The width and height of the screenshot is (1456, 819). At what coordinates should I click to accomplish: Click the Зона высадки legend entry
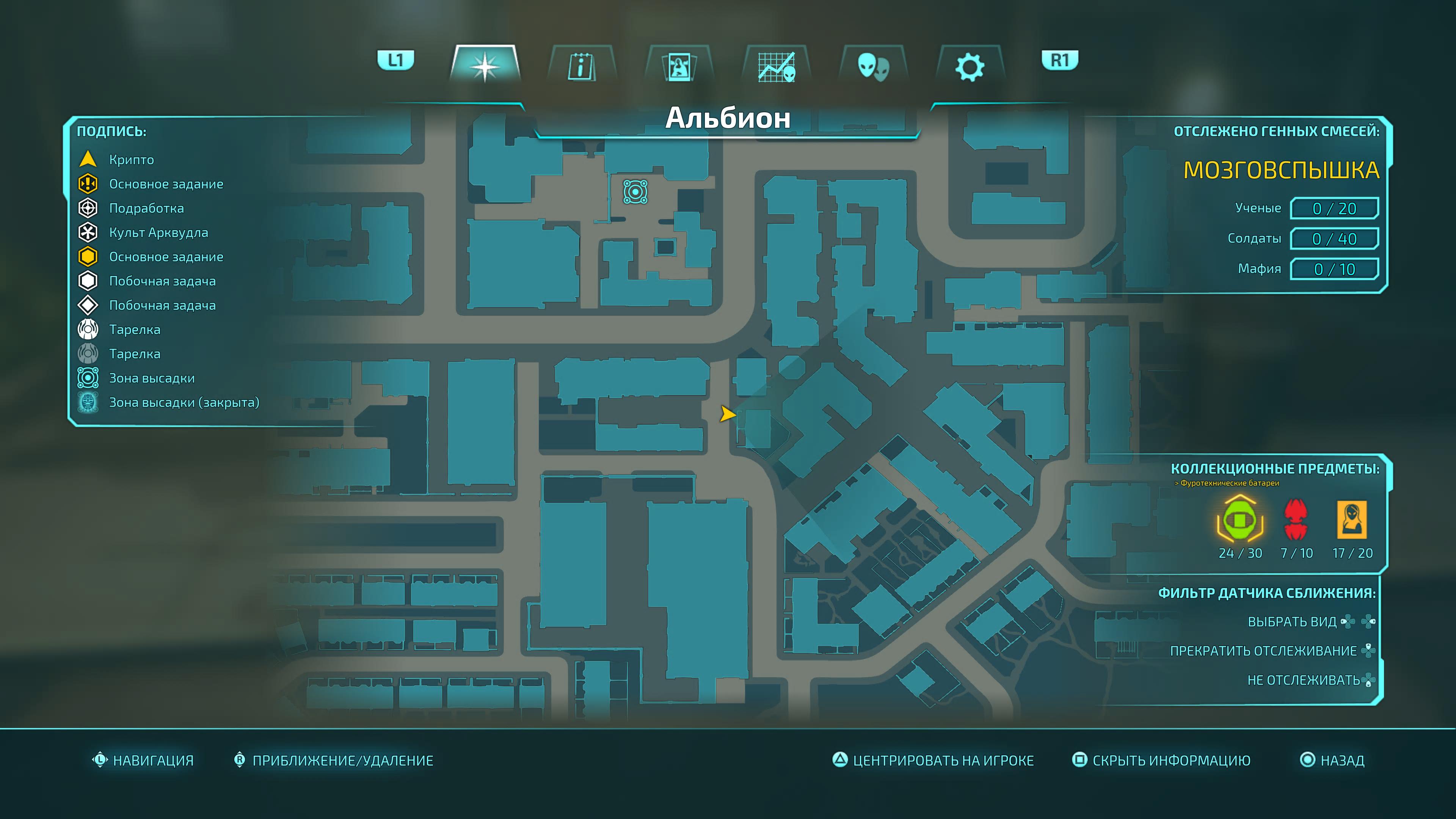[x=152, y=378]
